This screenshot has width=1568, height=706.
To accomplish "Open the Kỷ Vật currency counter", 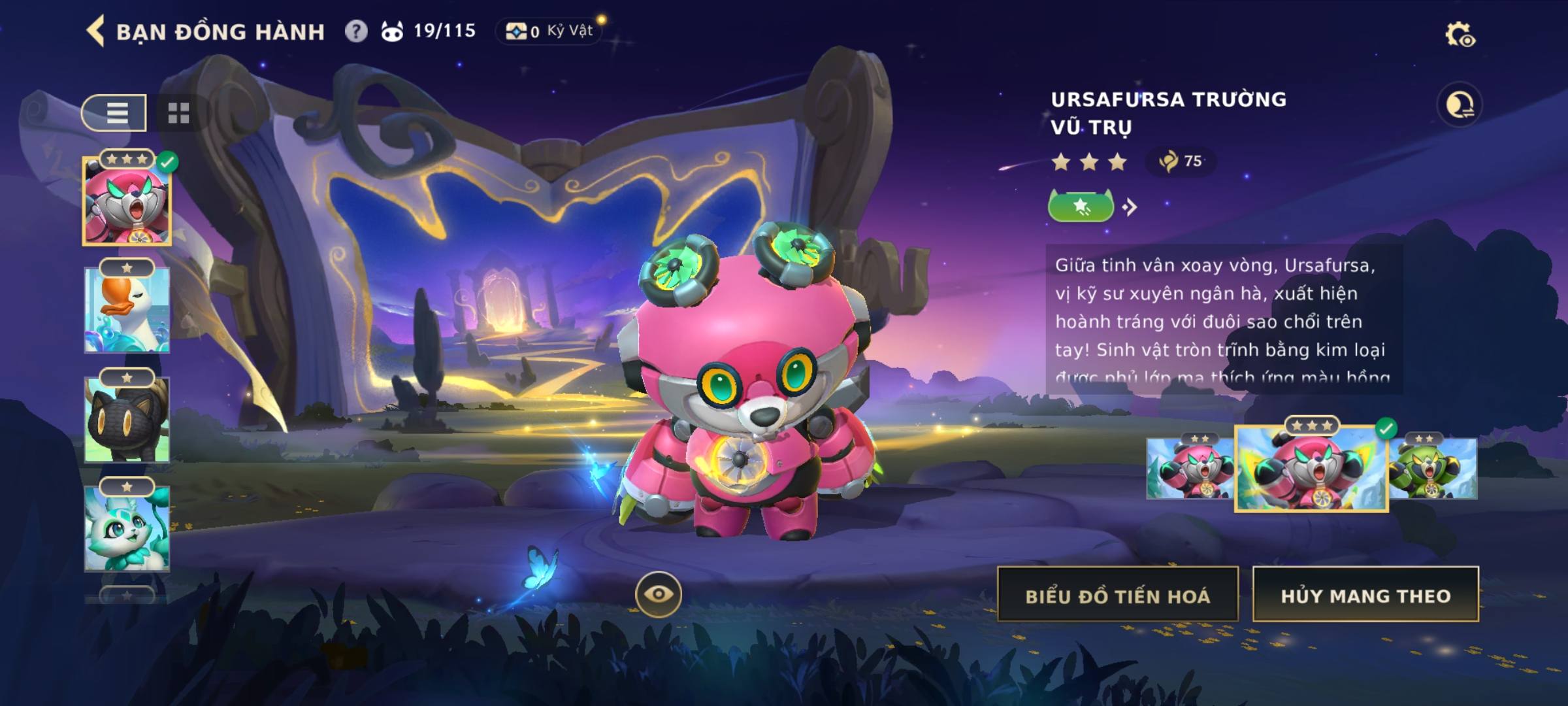I will [x=549, y=31].
